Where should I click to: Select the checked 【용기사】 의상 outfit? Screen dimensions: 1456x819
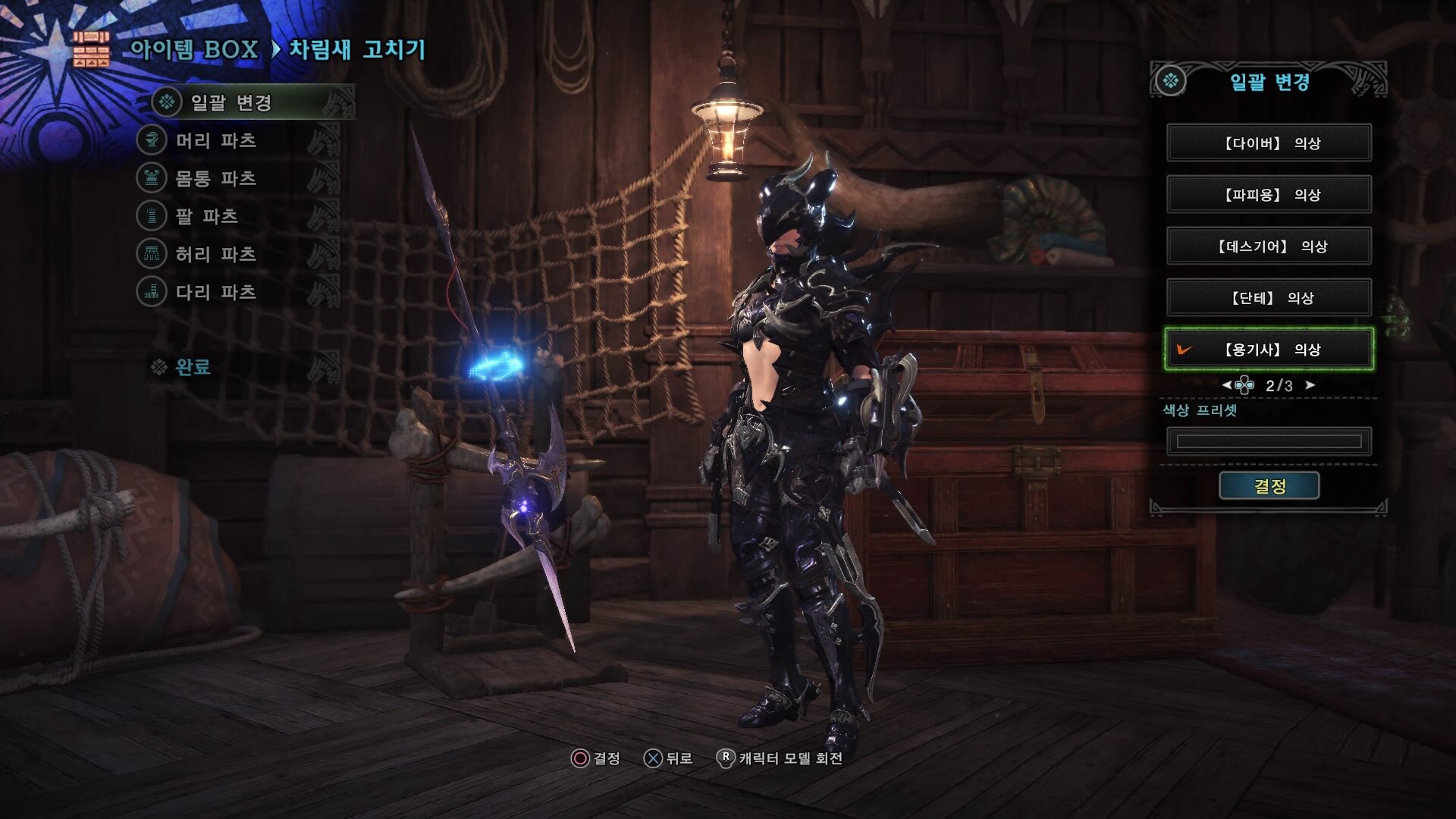coord(1269,350)
